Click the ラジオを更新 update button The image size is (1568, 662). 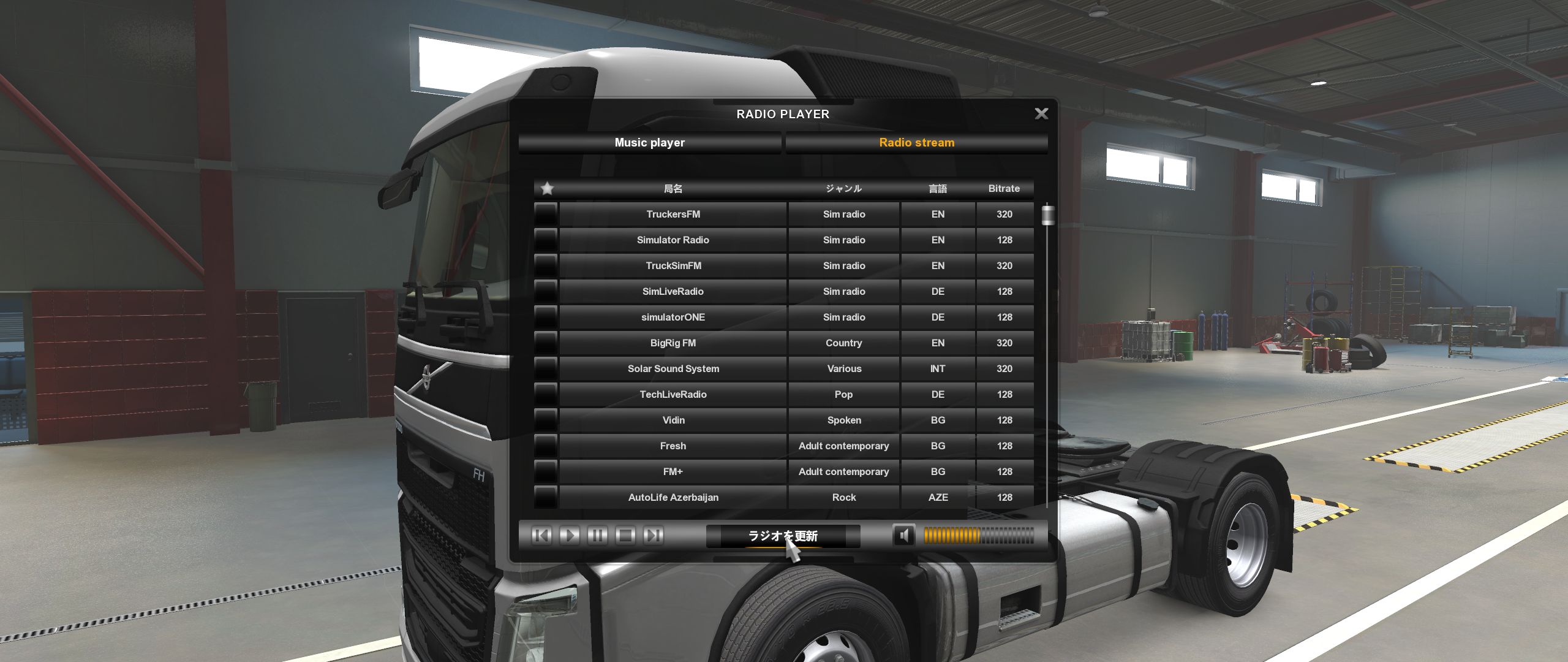coord(783,536)
